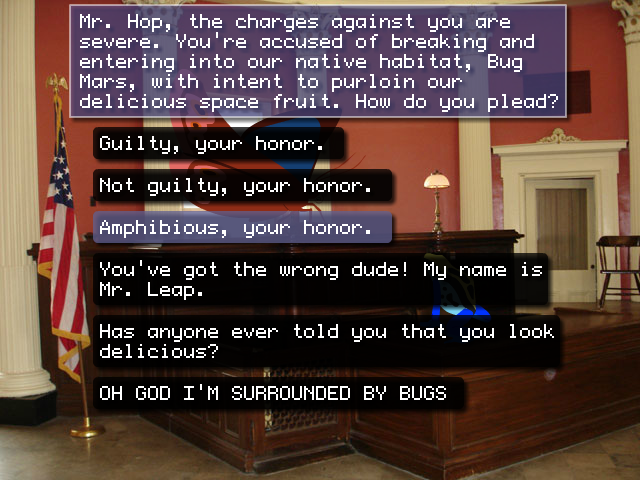The image size is (640, 480).
Task: Ask if anyone said you look delicious
Action: (325, 342)
